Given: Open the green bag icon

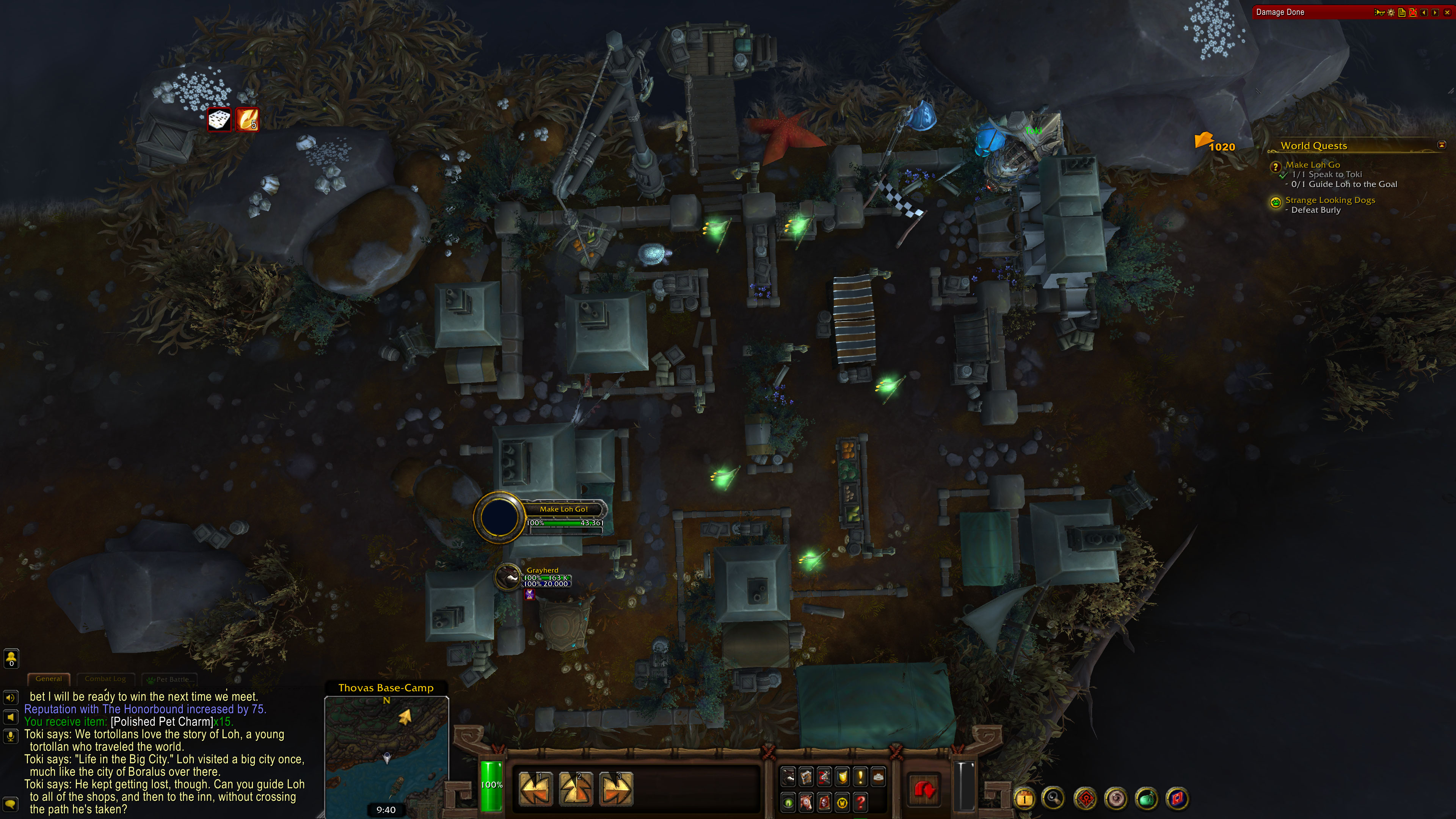Looking at the screenshot, I should (x=1146, y=799).
